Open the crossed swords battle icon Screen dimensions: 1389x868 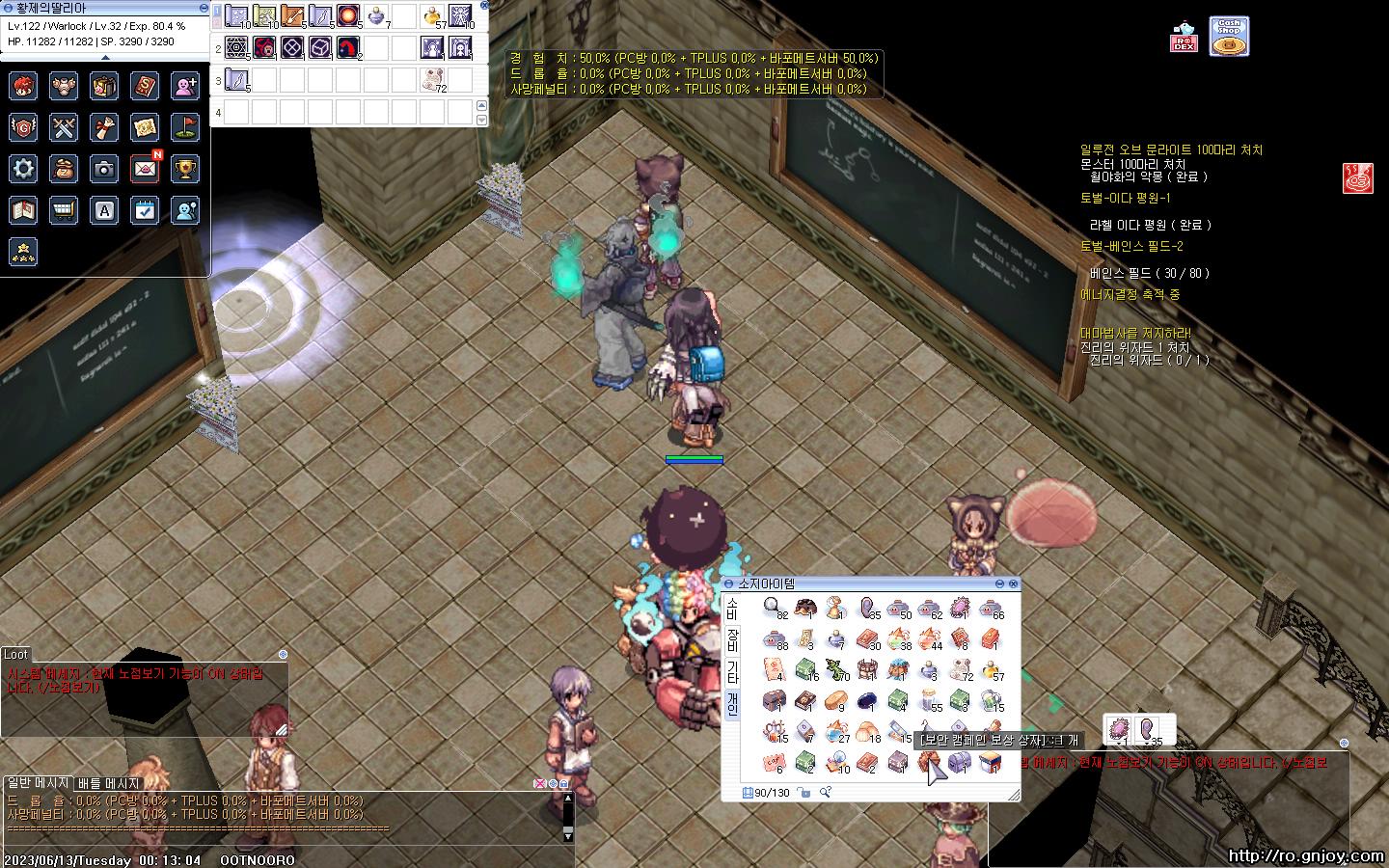64,127
